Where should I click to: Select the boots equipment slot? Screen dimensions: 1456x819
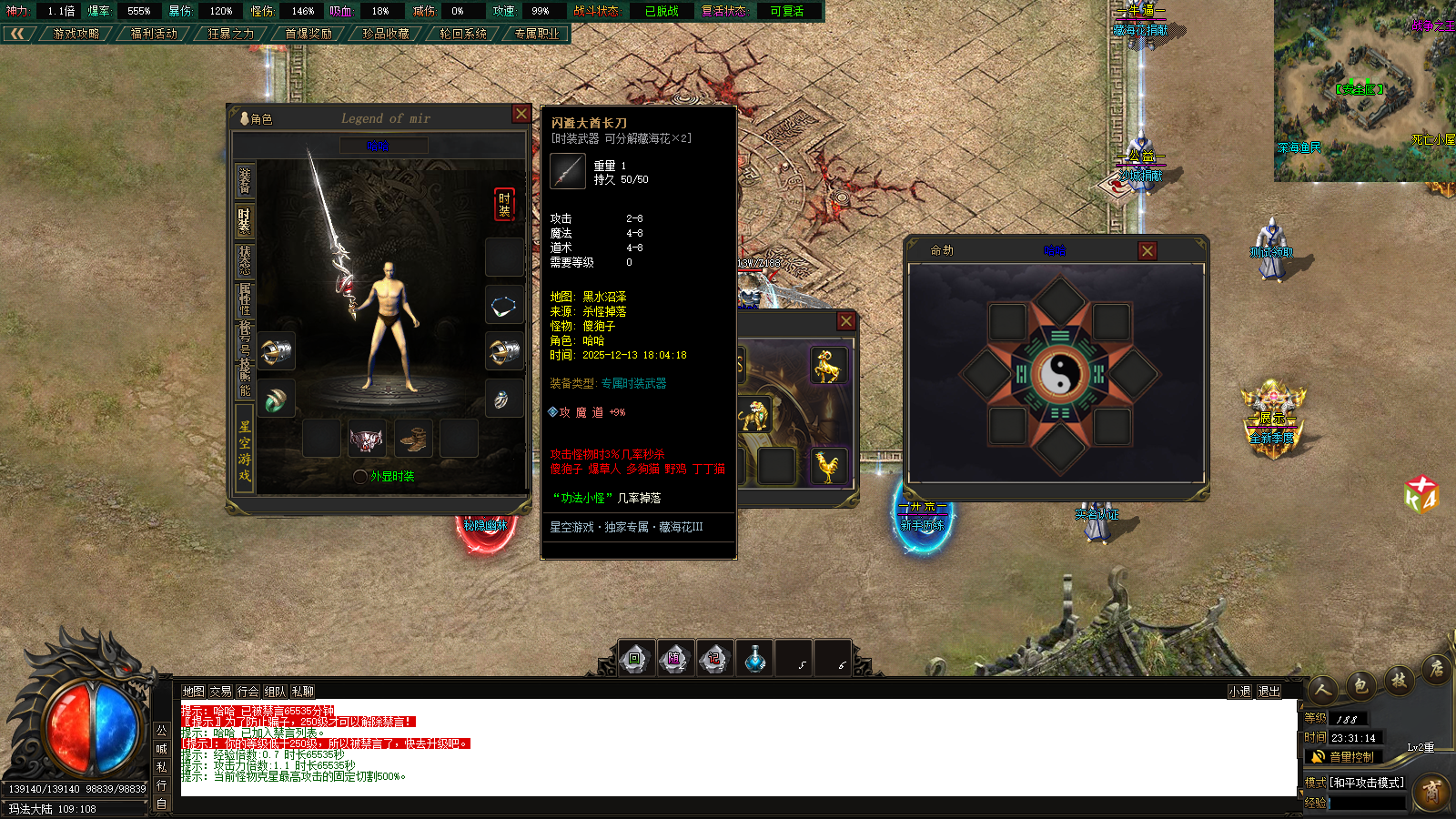tap(413, 439)
